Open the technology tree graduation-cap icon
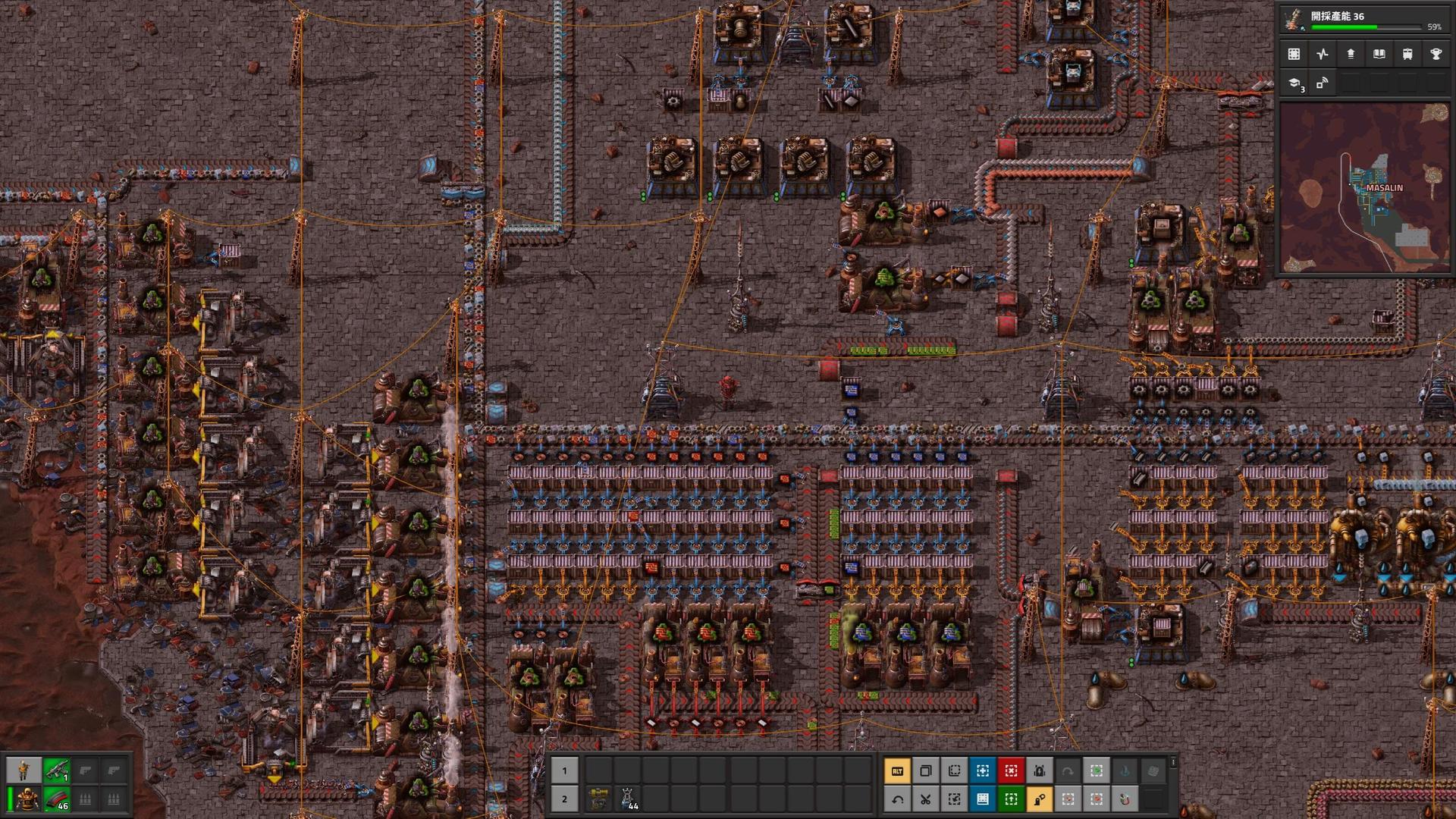Screen dimensions: 1456x819 [x=1294, y=85]
